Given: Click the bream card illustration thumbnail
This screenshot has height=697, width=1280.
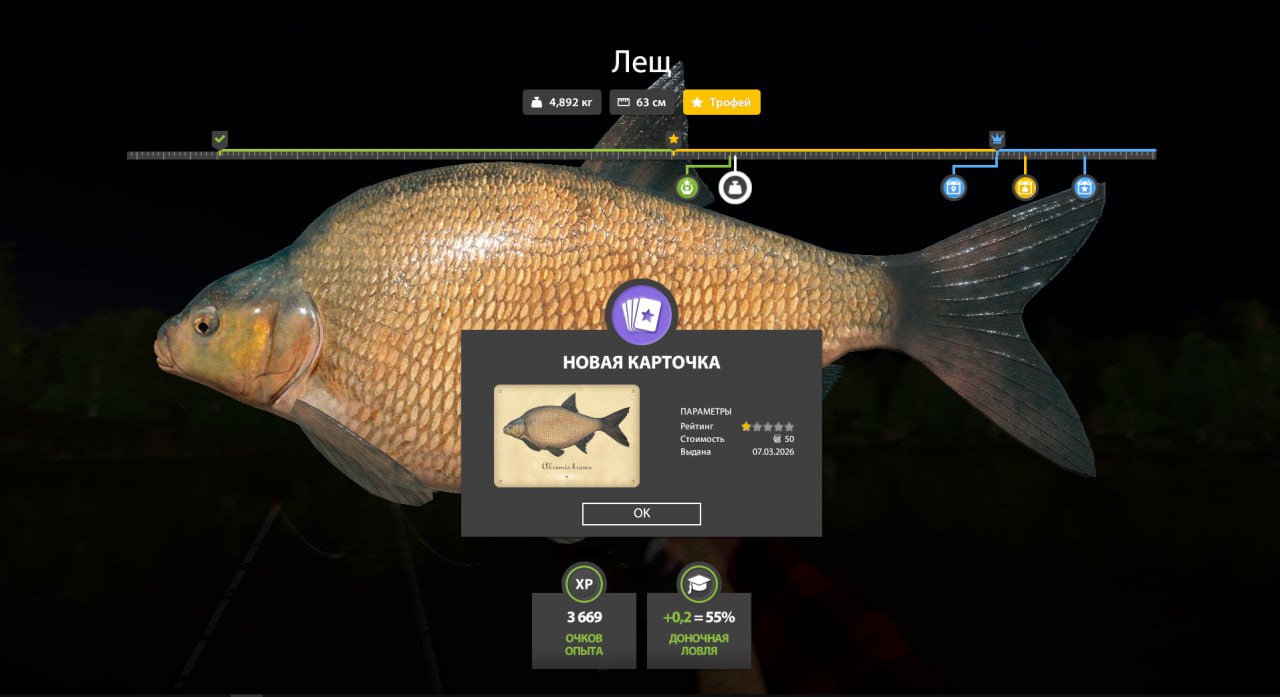Looking at the screenshot, I should click(566, 435).
